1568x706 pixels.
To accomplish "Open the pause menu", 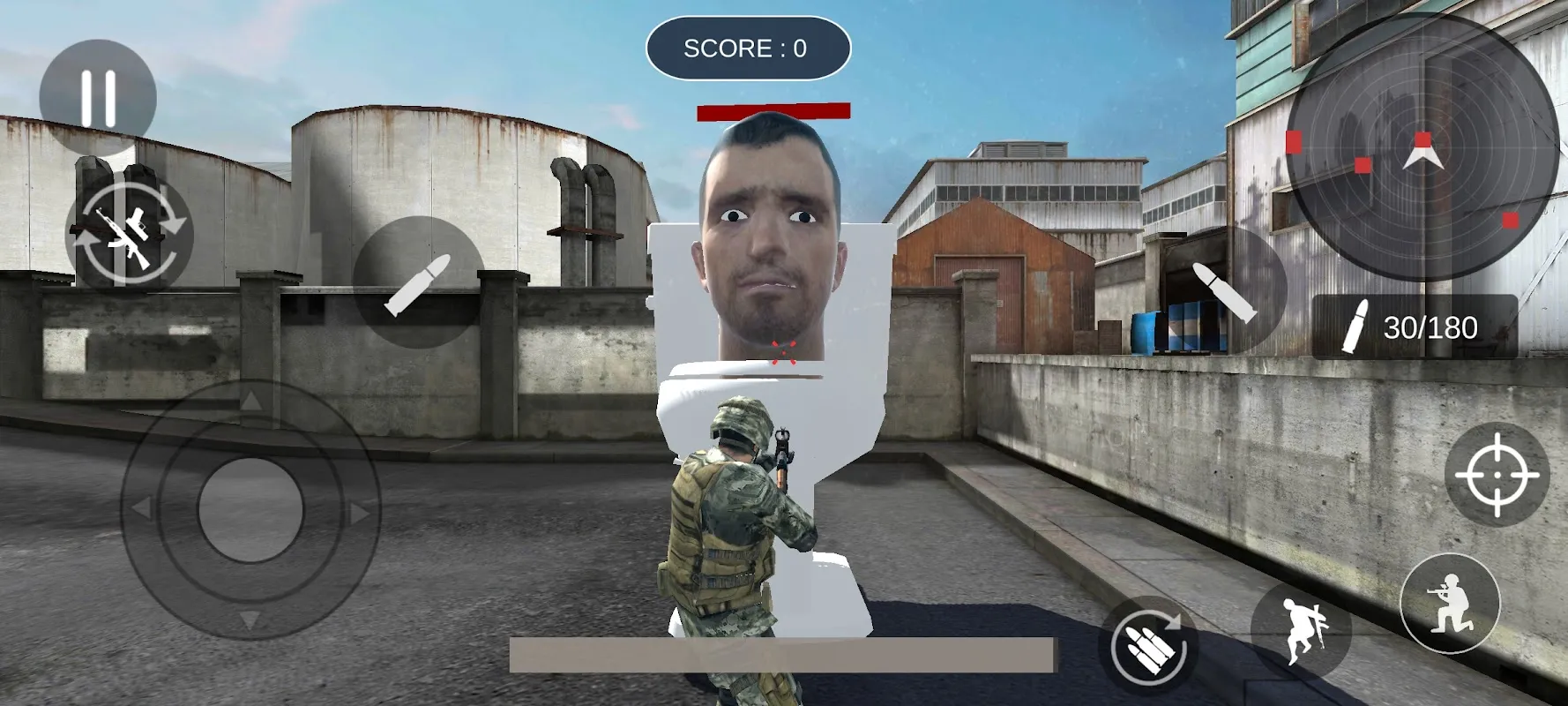I will click(97, 91).
